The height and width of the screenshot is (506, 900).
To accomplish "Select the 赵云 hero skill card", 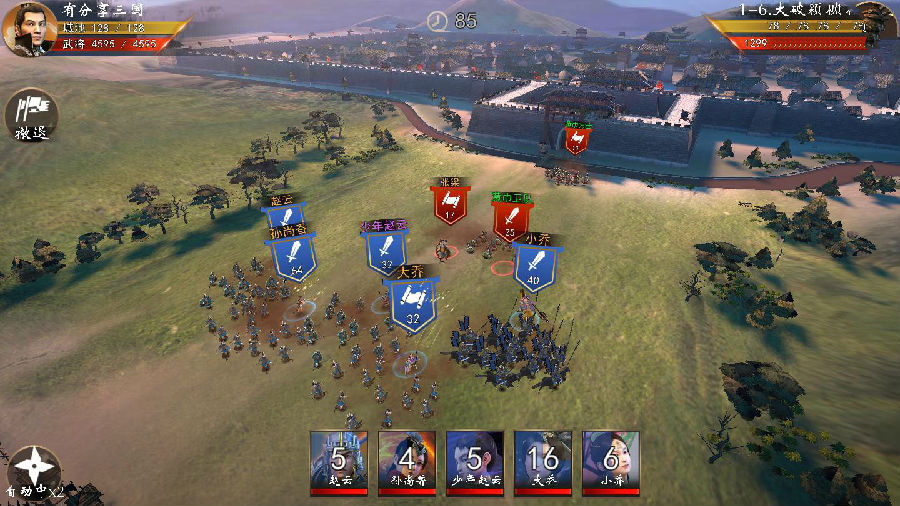I will [x=339, y=462].
